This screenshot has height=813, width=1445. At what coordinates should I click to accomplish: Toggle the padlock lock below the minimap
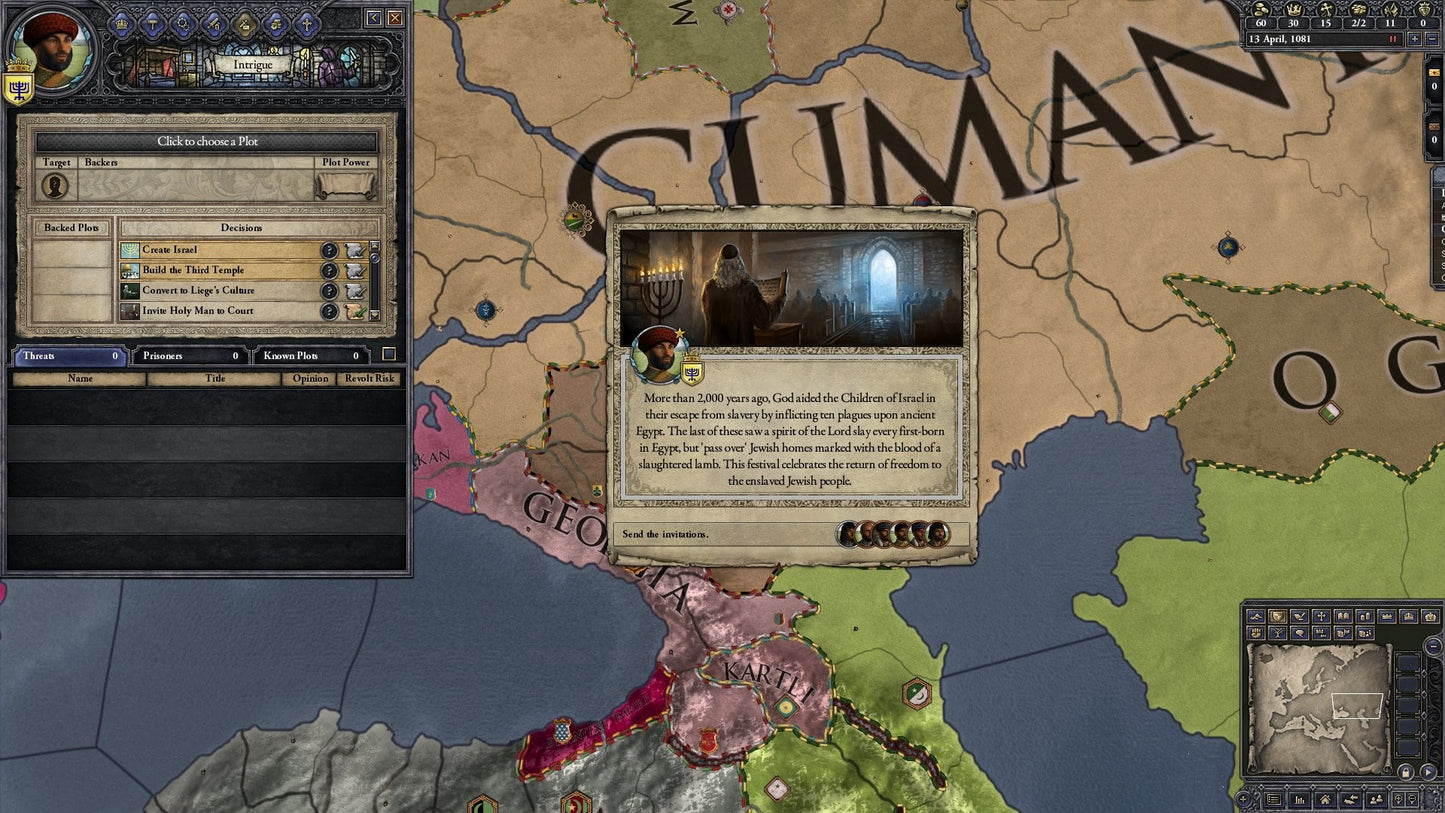1406,772
